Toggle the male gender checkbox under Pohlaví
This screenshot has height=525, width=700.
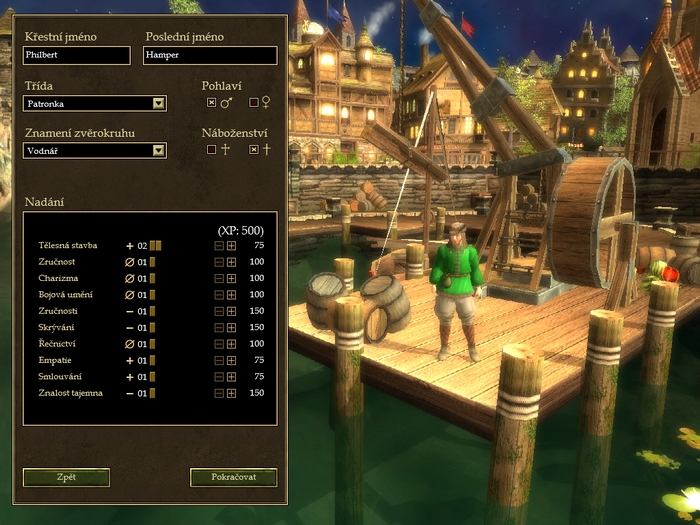click(x=211, y=102)
